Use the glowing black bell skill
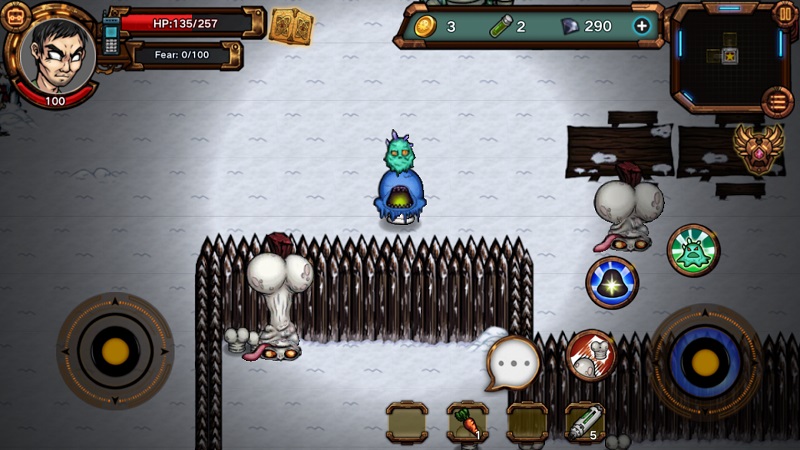Viewport: 800px width, 450px height. point(612,282)
